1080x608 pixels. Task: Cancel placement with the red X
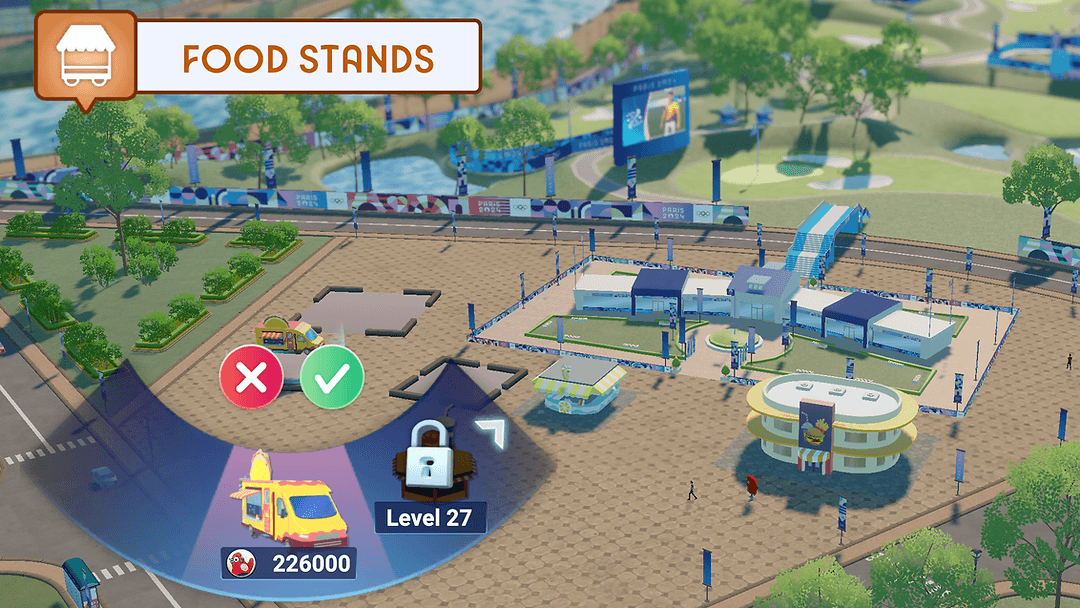click(x=251, y=377)
